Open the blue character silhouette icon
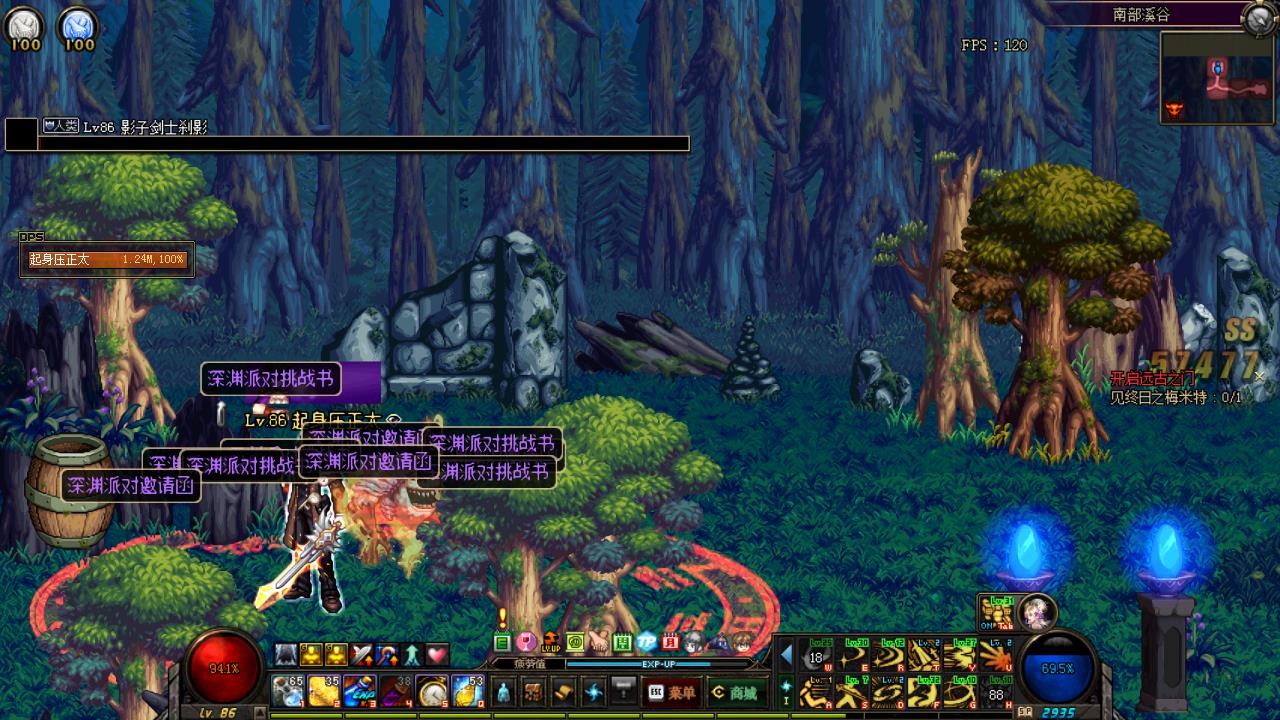The height and width of the screenshot is (720, 1280). [x=503, y=691]
